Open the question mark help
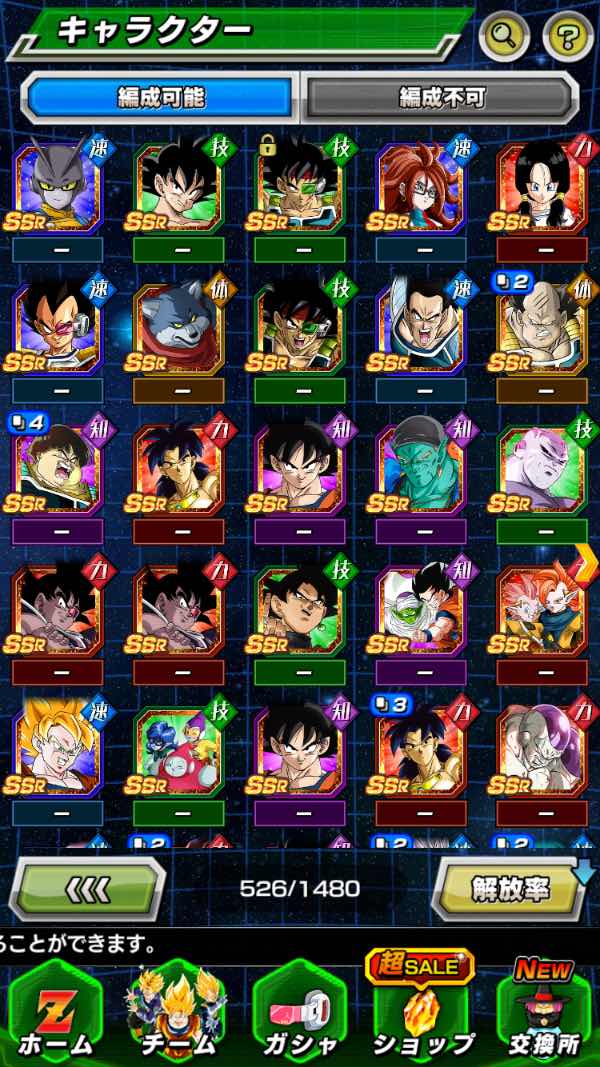The height and width of the screenshot is (1067, 600). click(567, 37)
